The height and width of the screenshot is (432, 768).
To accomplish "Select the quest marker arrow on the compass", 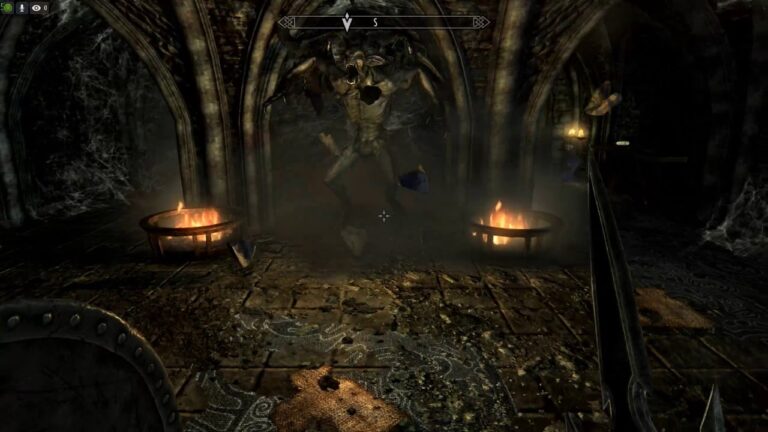I will [347, 22].
